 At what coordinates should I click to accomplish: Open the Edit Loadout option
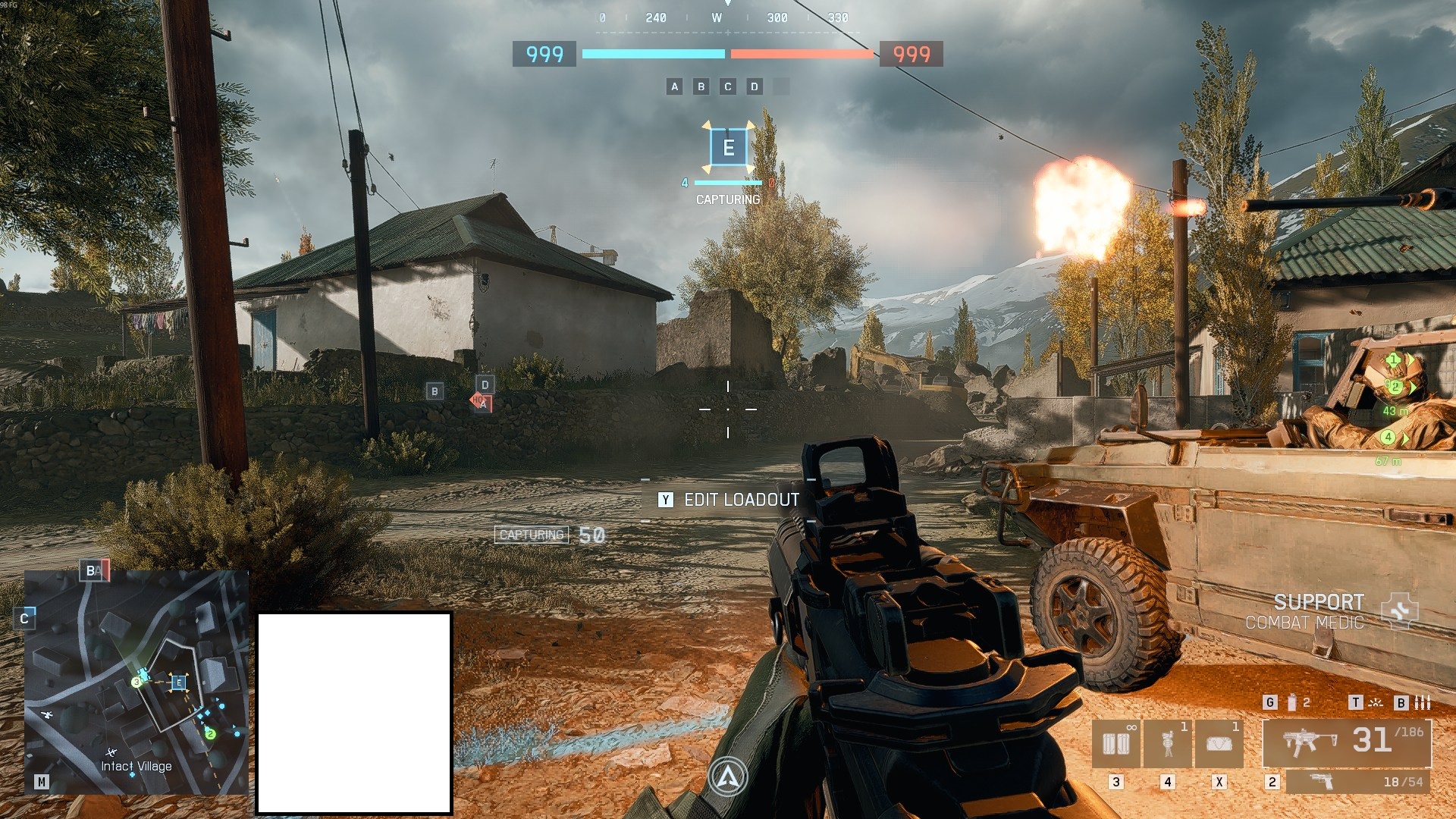point(730,500)
